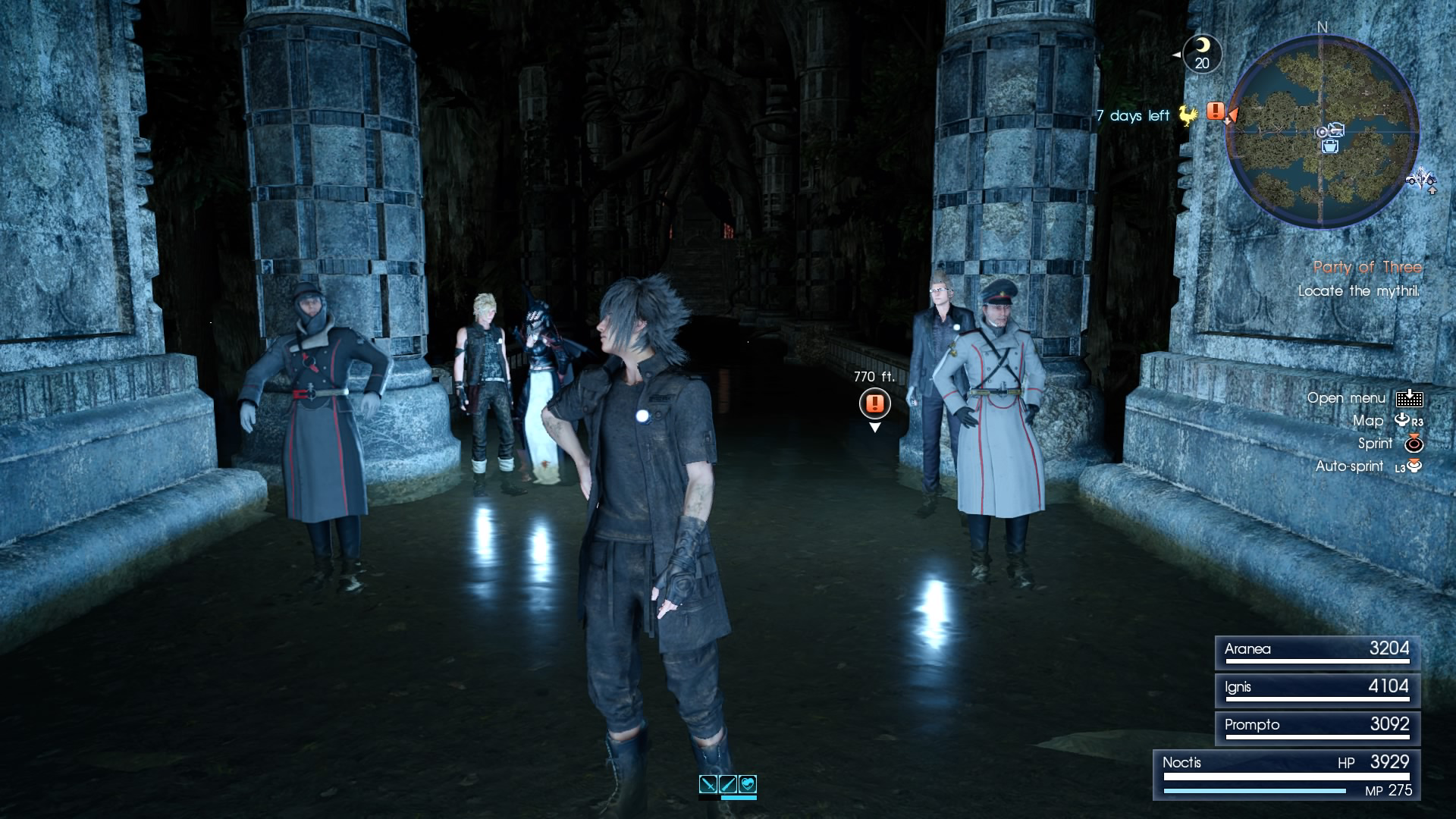
Task: Select the car icon at the minimap edge
Action: pos(1420,180)
